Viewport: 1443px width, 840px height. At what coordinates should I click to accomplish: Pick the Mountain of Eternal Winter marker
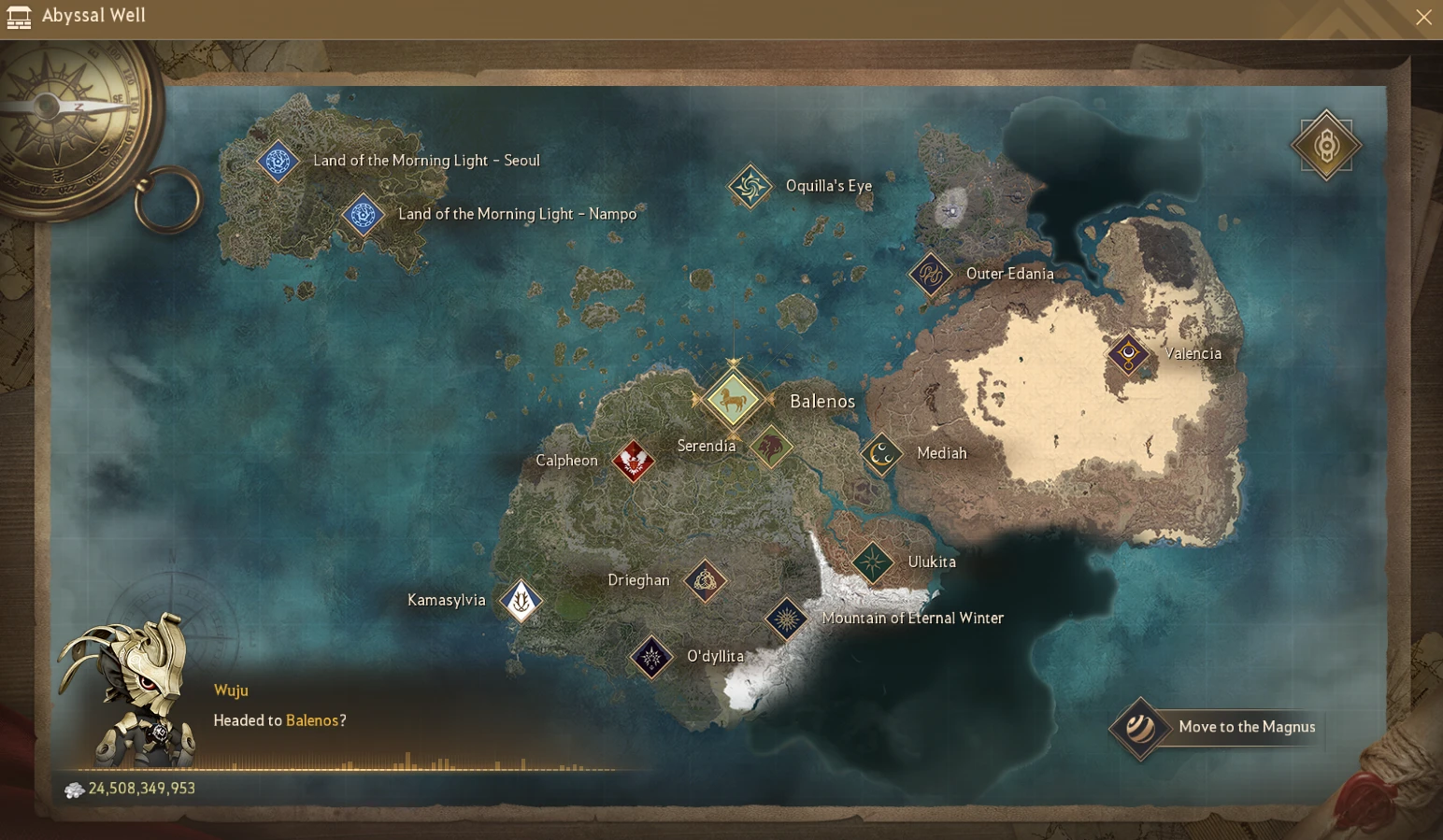point(786,619)
